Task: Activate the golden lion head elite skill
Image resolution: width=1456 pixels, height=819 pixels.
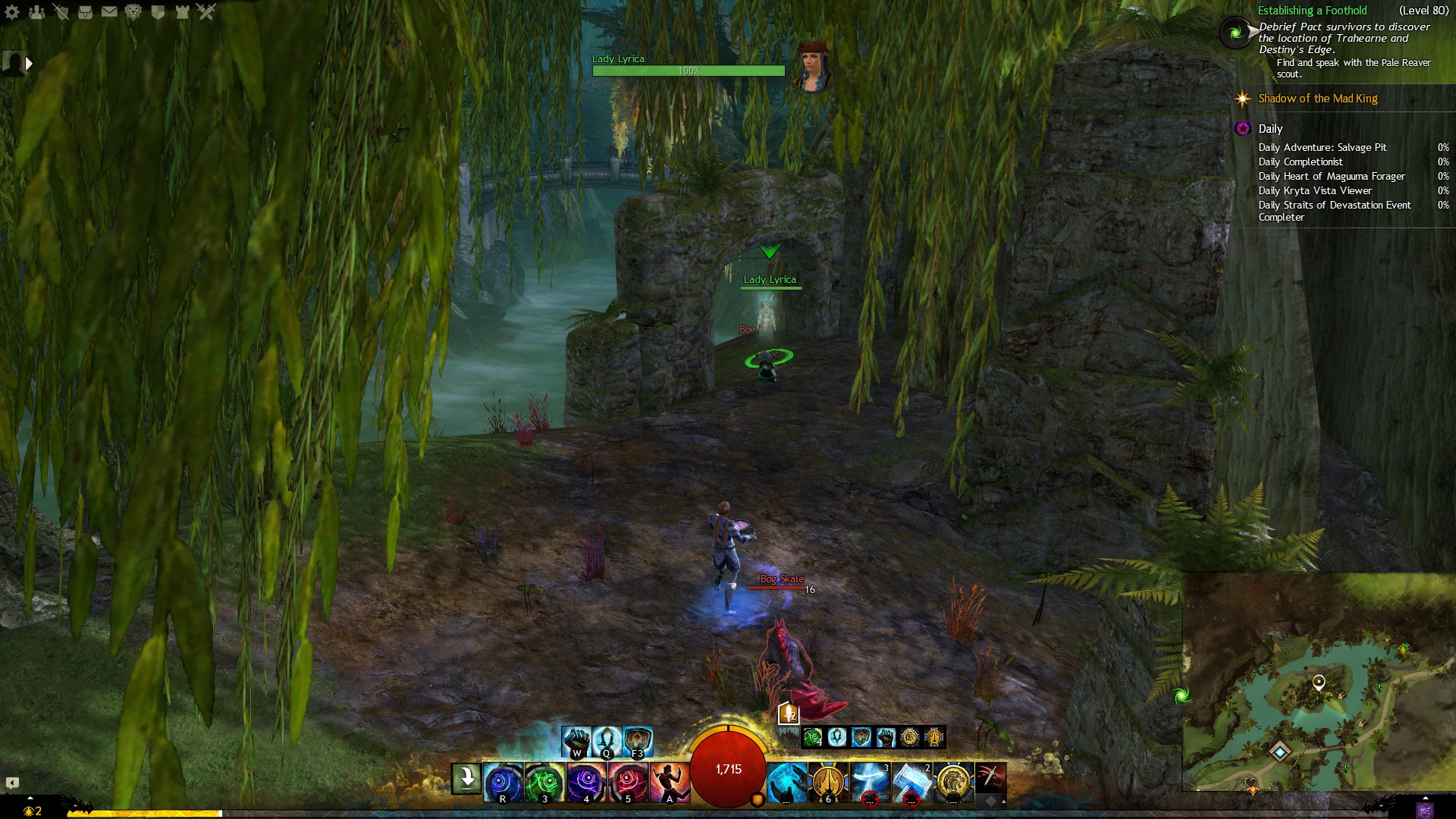Action: pos(953,782)
